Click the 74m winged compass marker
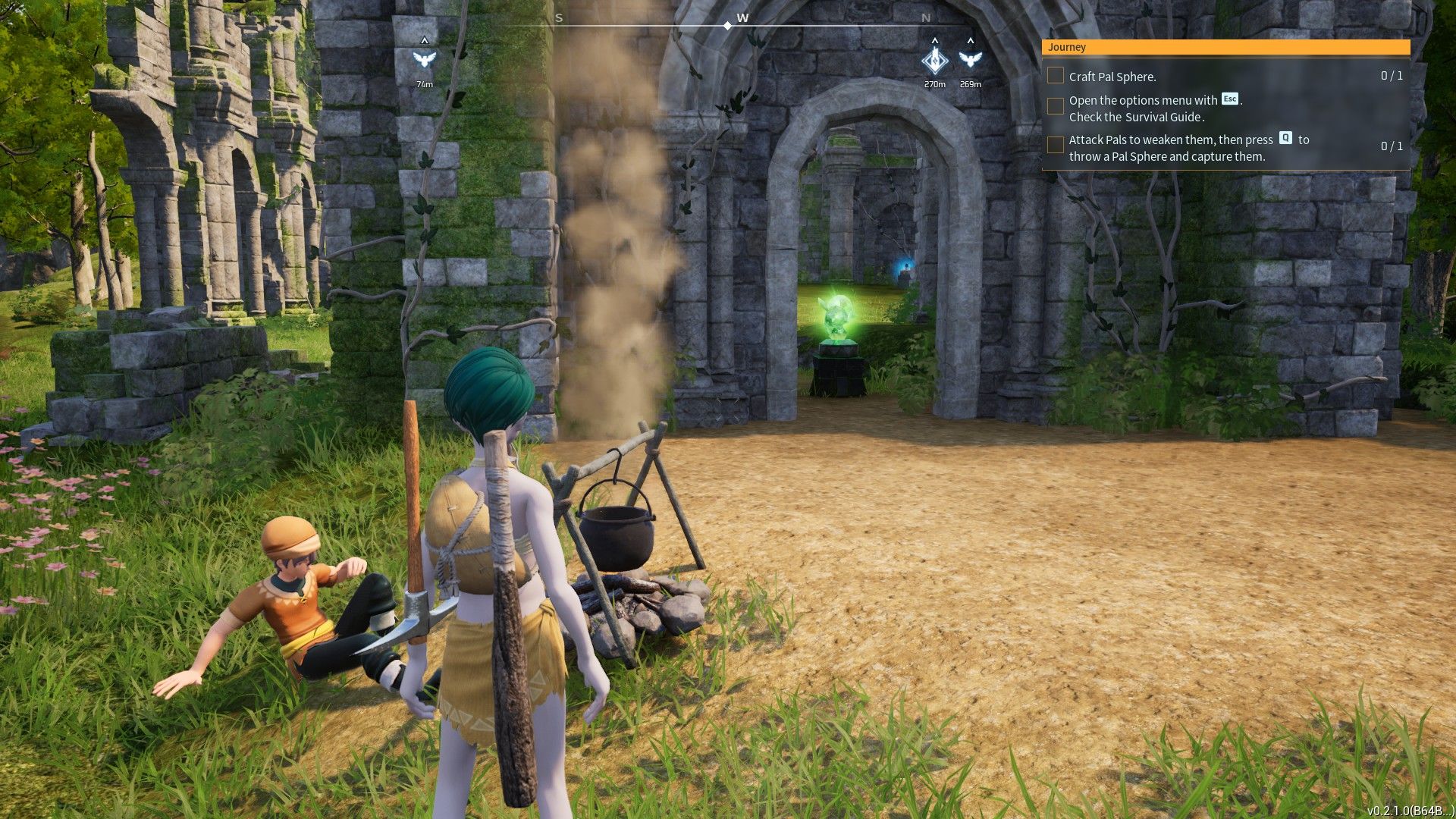Viewport: 1456px width, 819px height. [424, 59]
